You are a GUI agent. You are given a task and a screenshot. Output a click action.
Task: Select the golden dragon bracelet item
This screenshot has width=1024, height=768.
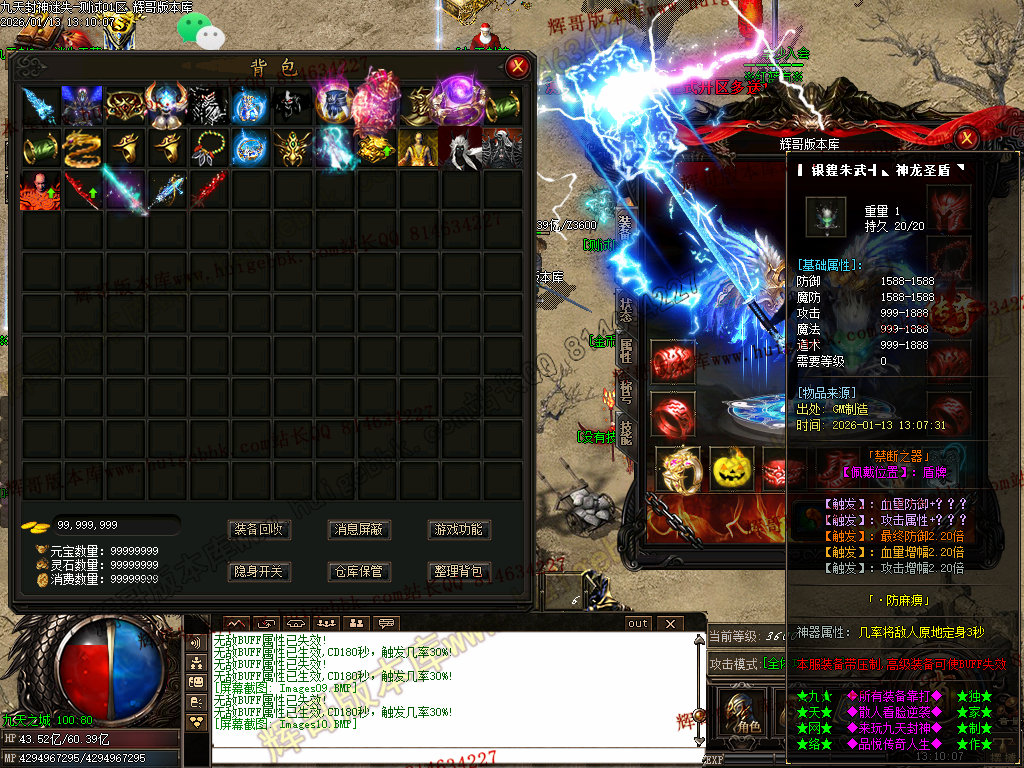tap(83, 148)
